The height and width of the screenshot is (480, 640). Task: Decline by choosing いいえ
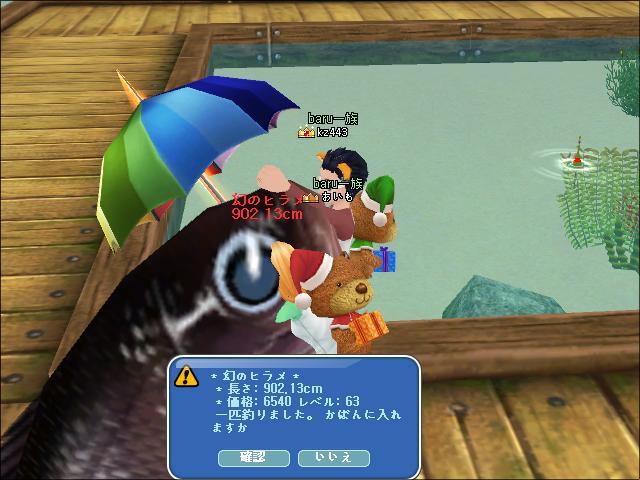point(334,457)
